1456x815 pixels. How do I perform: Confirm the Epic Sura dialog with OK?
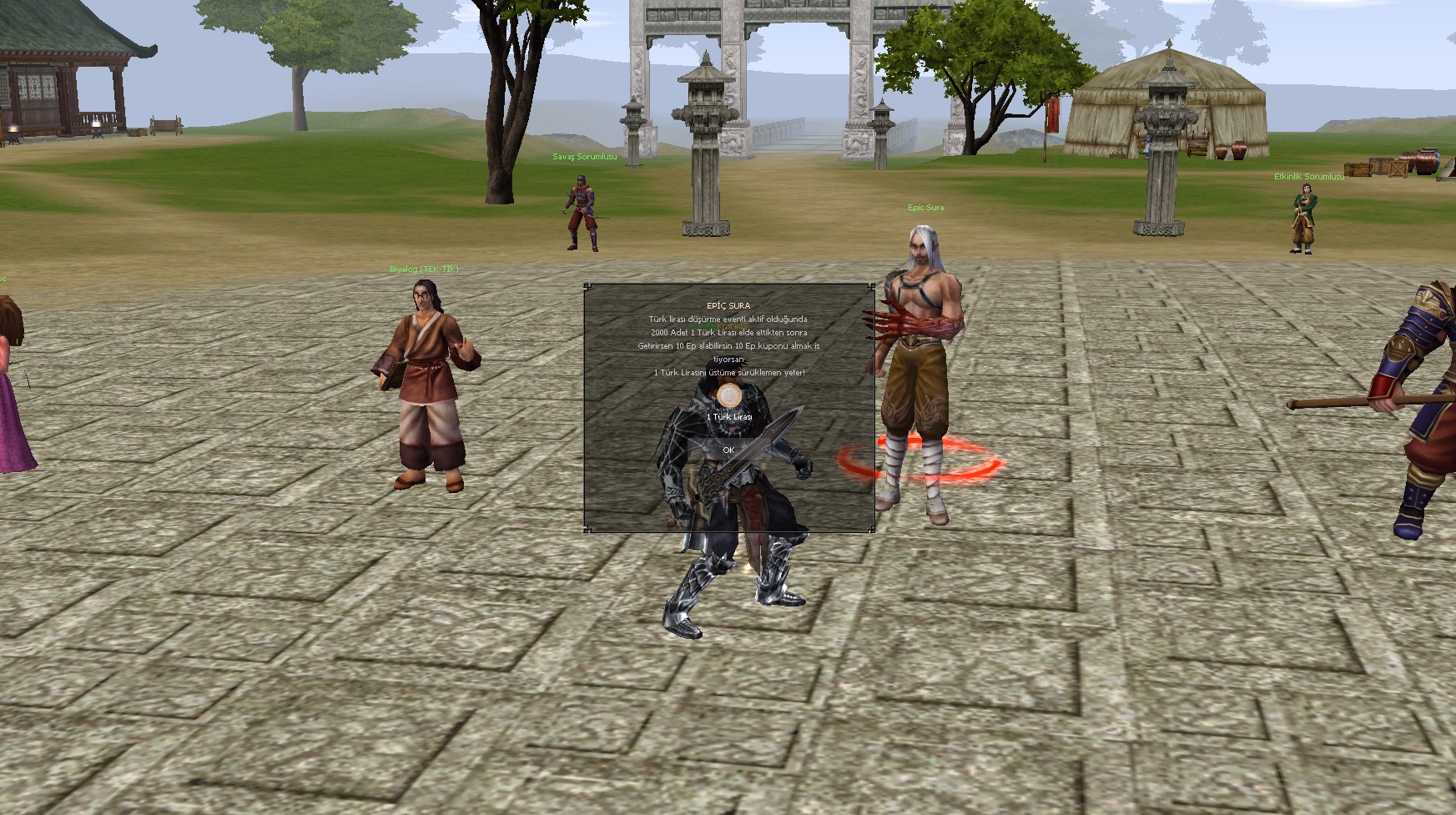(728, 450)
